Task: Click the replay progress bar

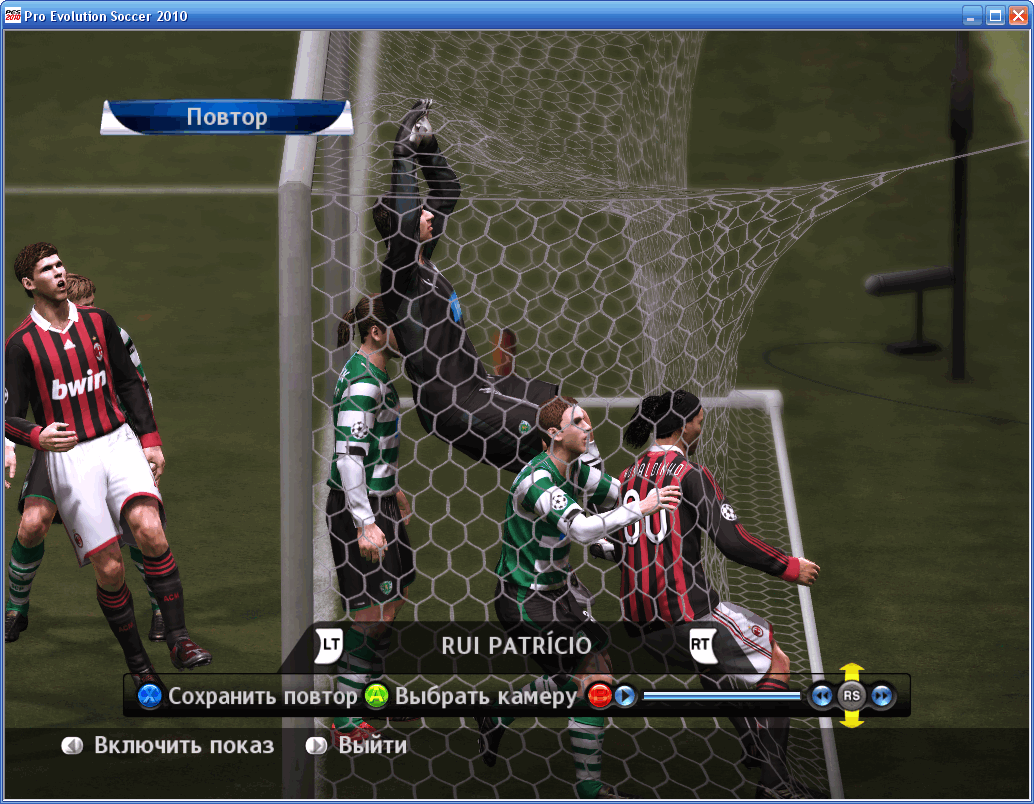Action: point(721,695)
